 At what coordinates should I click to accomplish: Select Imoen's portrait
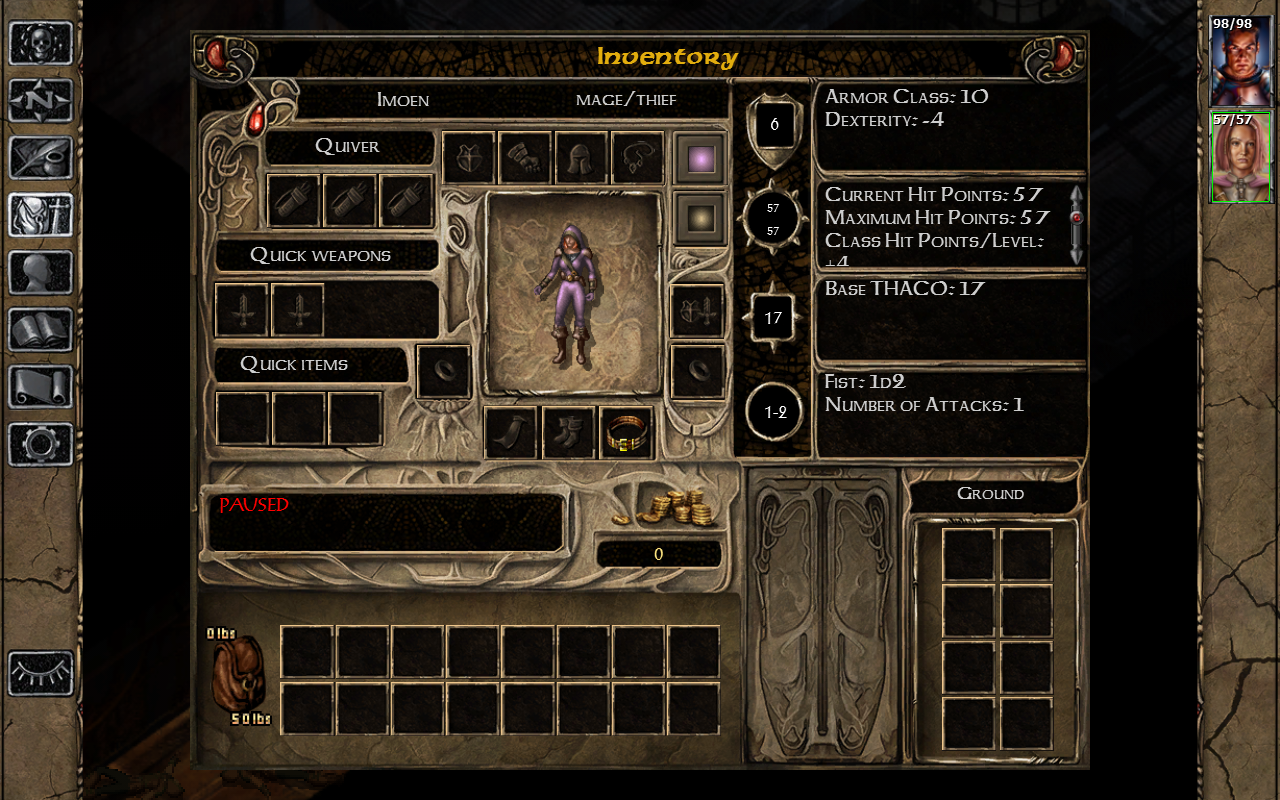pos(1240,157)
